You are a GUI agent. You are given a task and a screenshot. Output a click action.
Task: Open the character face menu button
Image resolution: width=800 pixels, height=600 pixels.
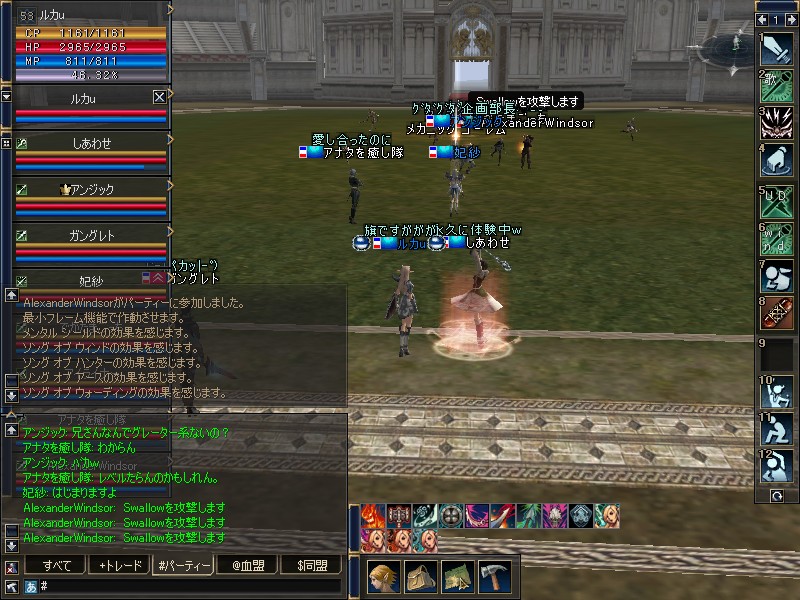coord(385,577)
